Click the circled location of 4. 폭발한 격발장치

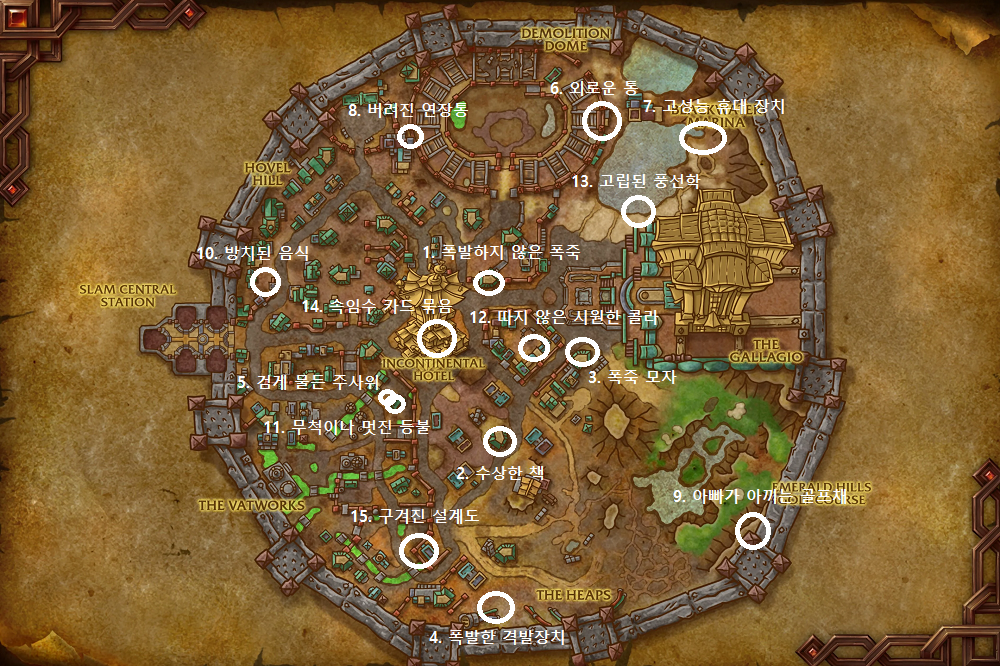(x=495, y=607)
